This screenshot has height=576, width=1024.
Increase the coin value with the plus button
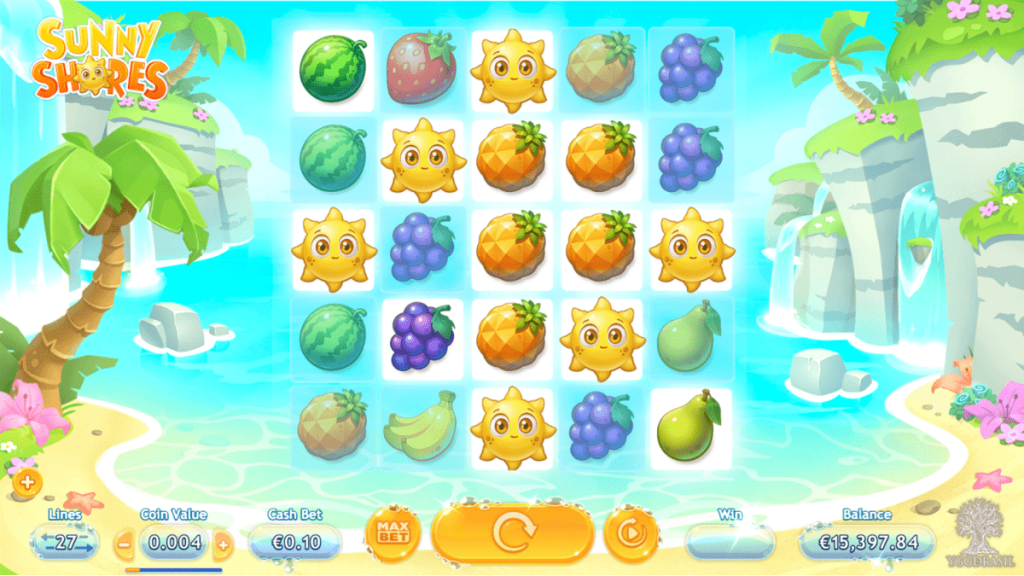[x=223, y=545]
